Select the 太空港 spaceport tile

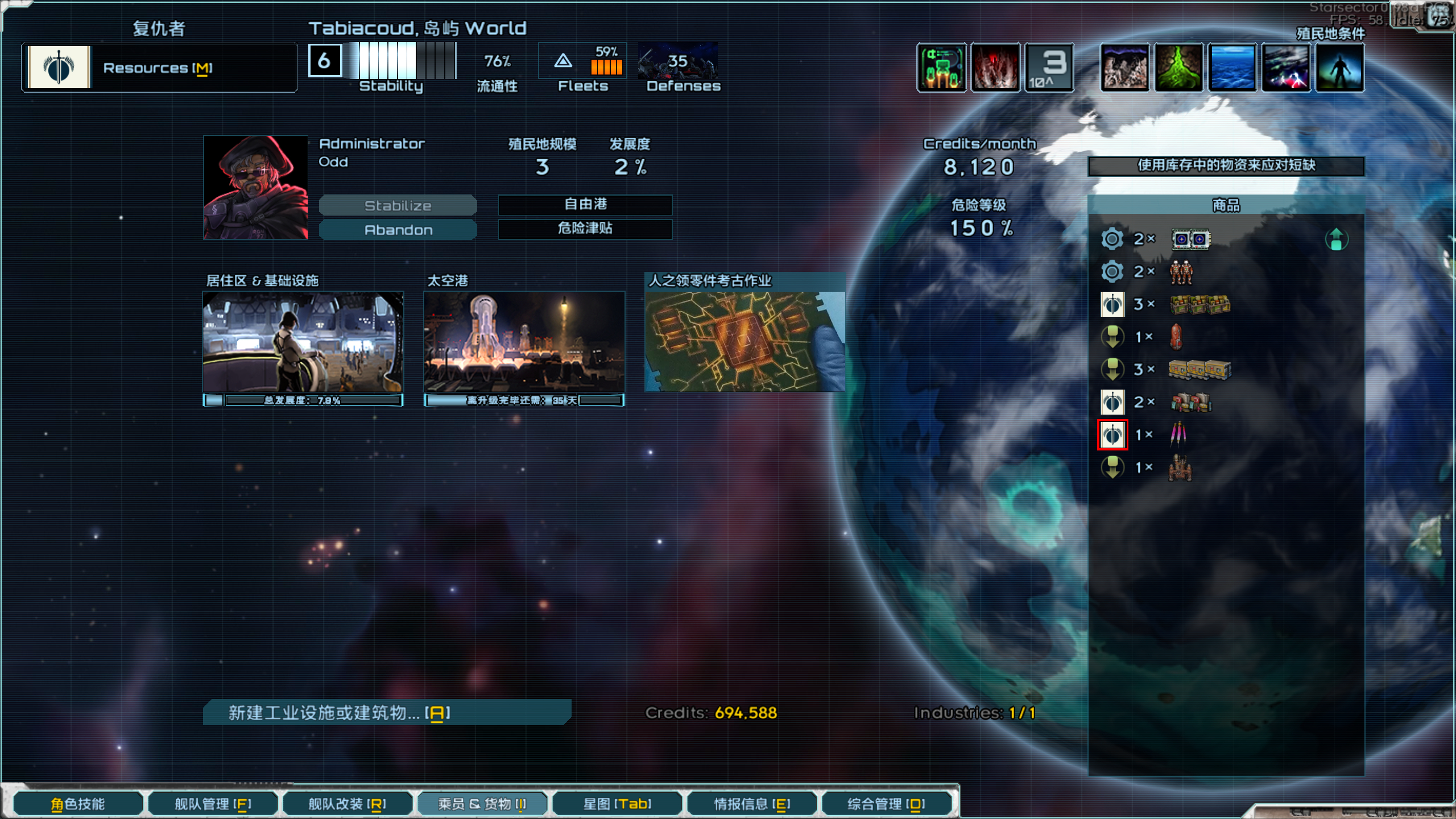(x=524, y=342)
